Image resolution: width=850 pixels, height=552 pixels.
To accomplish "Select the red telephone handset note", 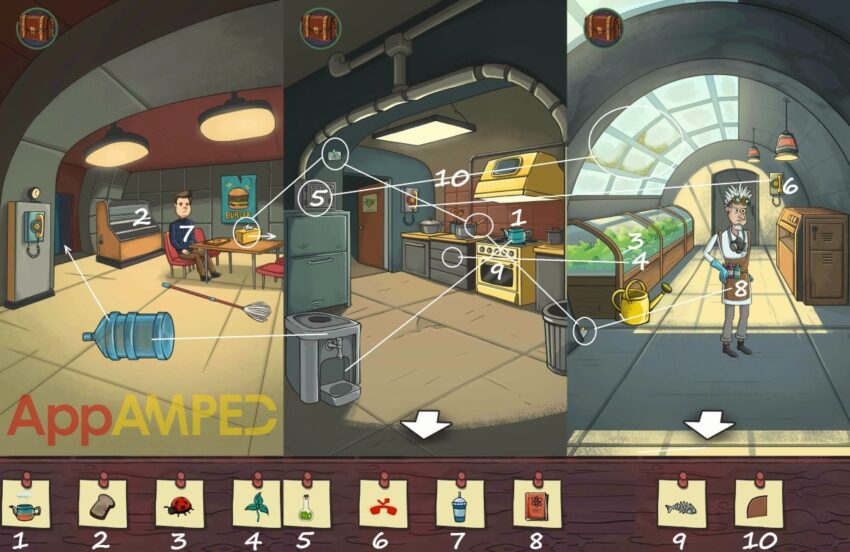I will click(383, 503).
